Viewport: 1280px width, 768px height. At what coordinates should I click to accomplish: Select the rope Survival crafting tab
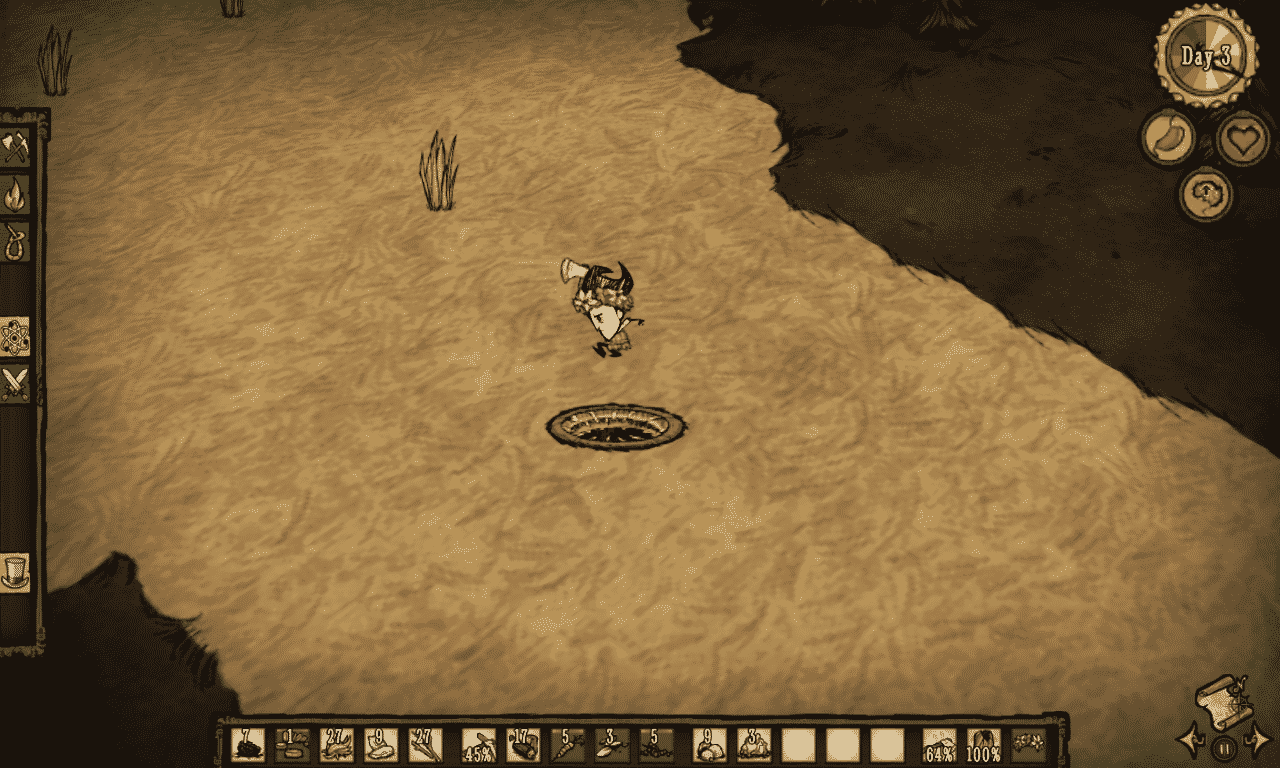[16, 242]
